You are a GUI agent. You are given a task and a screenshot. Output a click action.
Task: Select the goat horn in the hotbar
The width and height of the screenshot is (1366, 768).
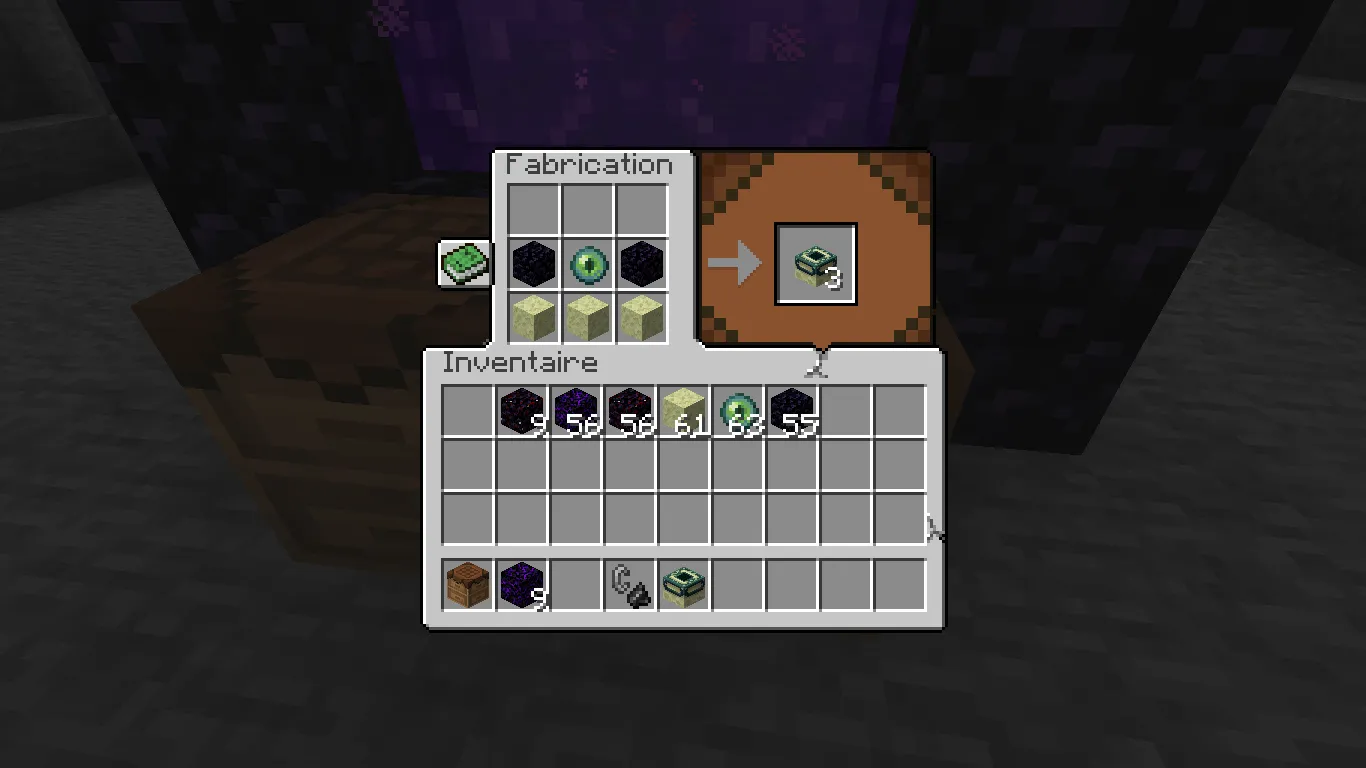[x=629, y=585]
